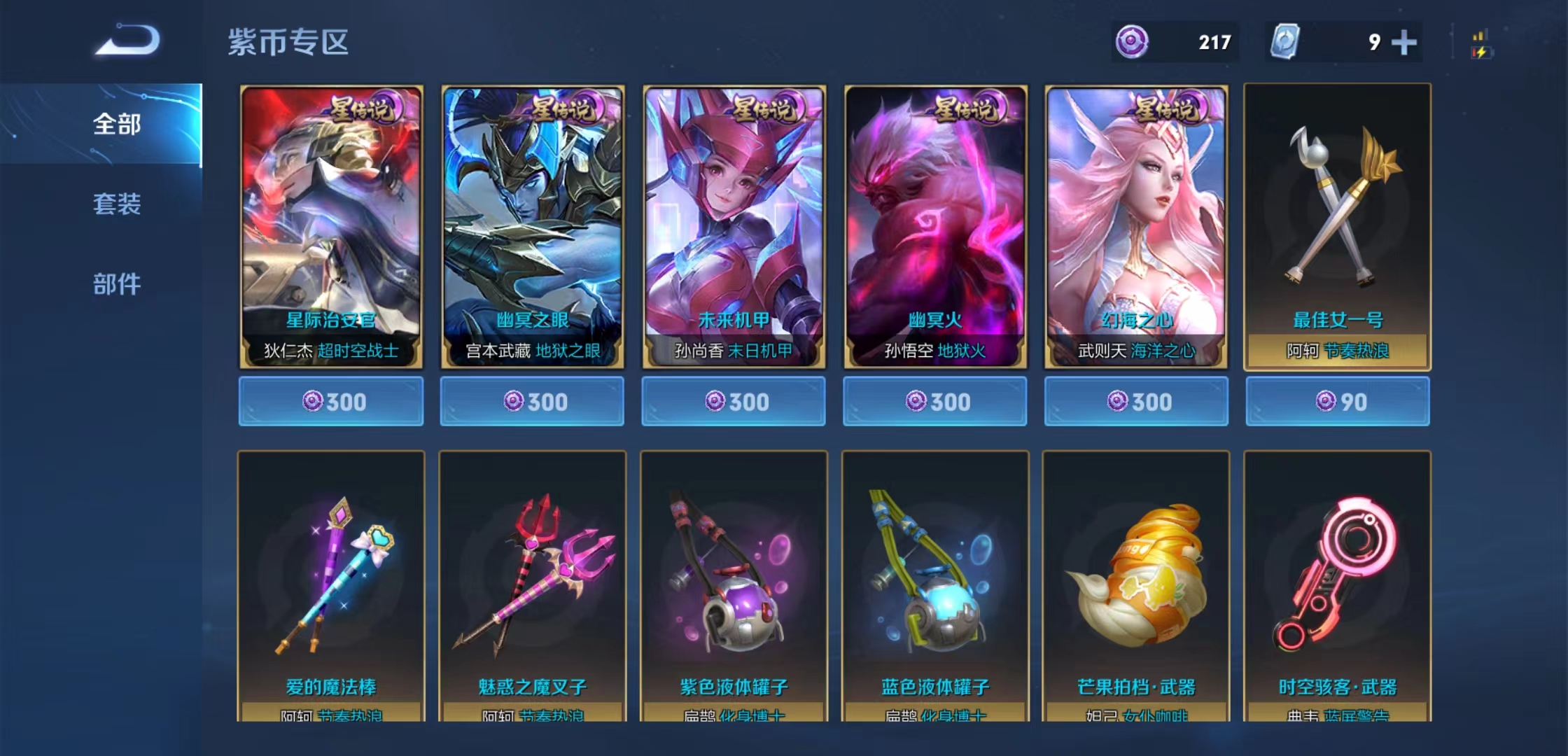Screen dimensions: 1568x756
Task: Select the 芒果拍档·武器 card
Action: [1136, 585]
